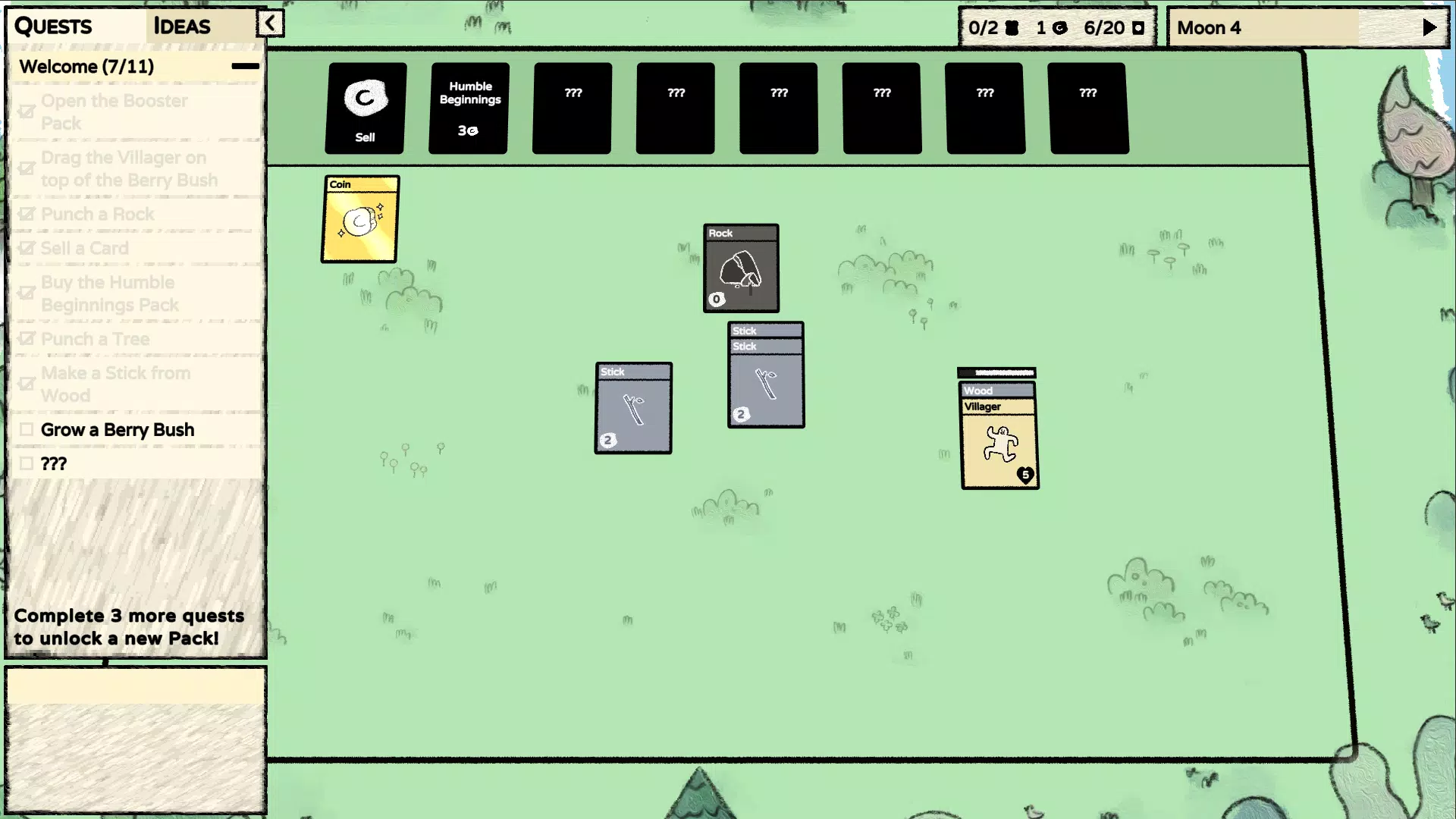1456x819 pixels.
Task: Switch to the Ideas tab
Action: click(181, 26)
